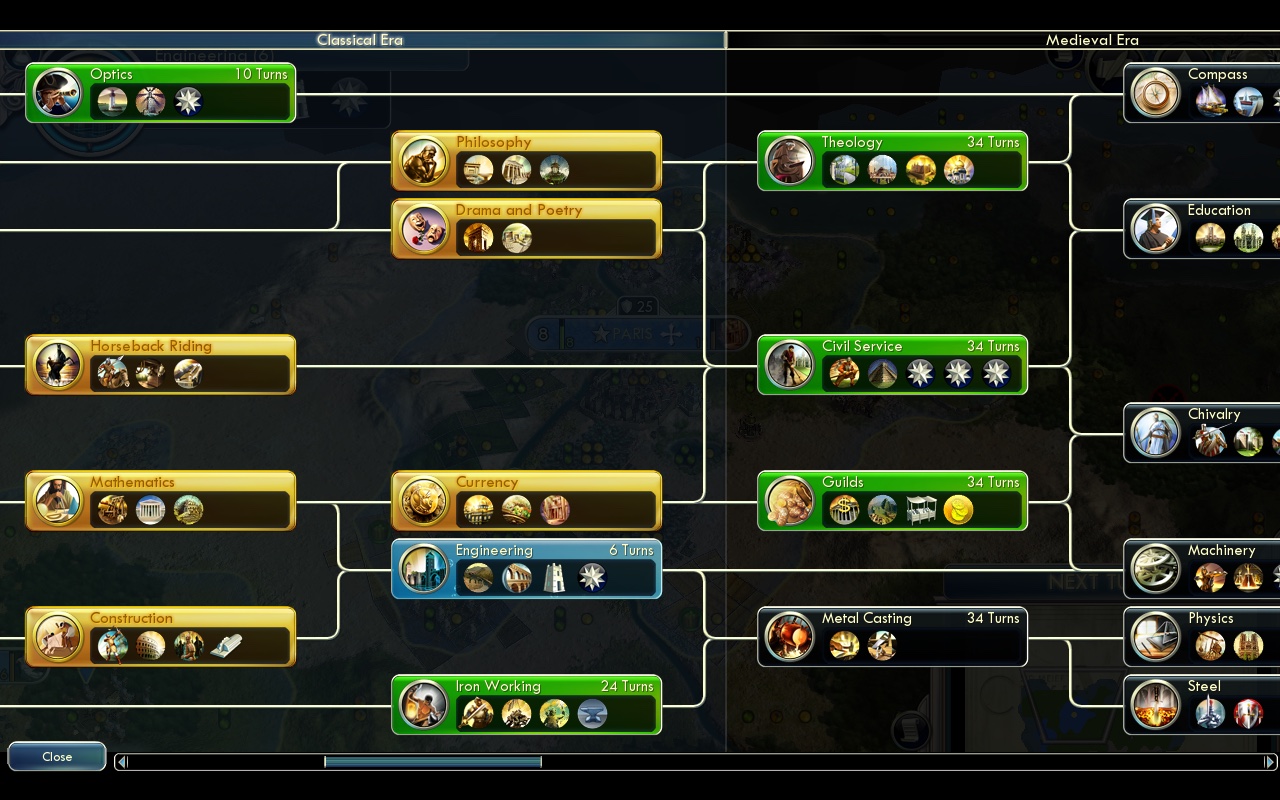
Task: Select the Currency technology
Action: click(526, 501)
